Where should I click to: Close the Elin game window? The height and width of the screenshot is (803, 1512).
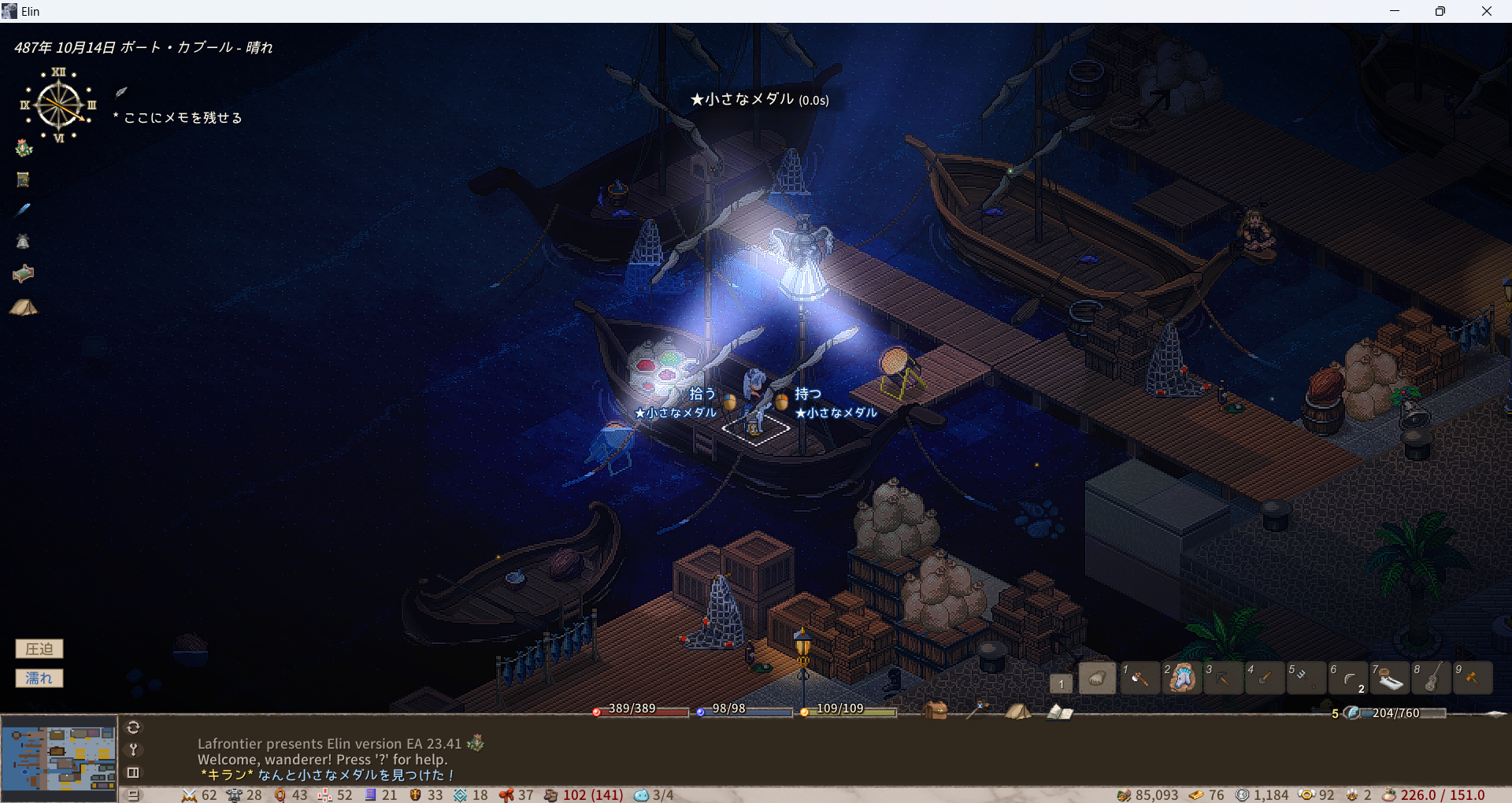1486,11
